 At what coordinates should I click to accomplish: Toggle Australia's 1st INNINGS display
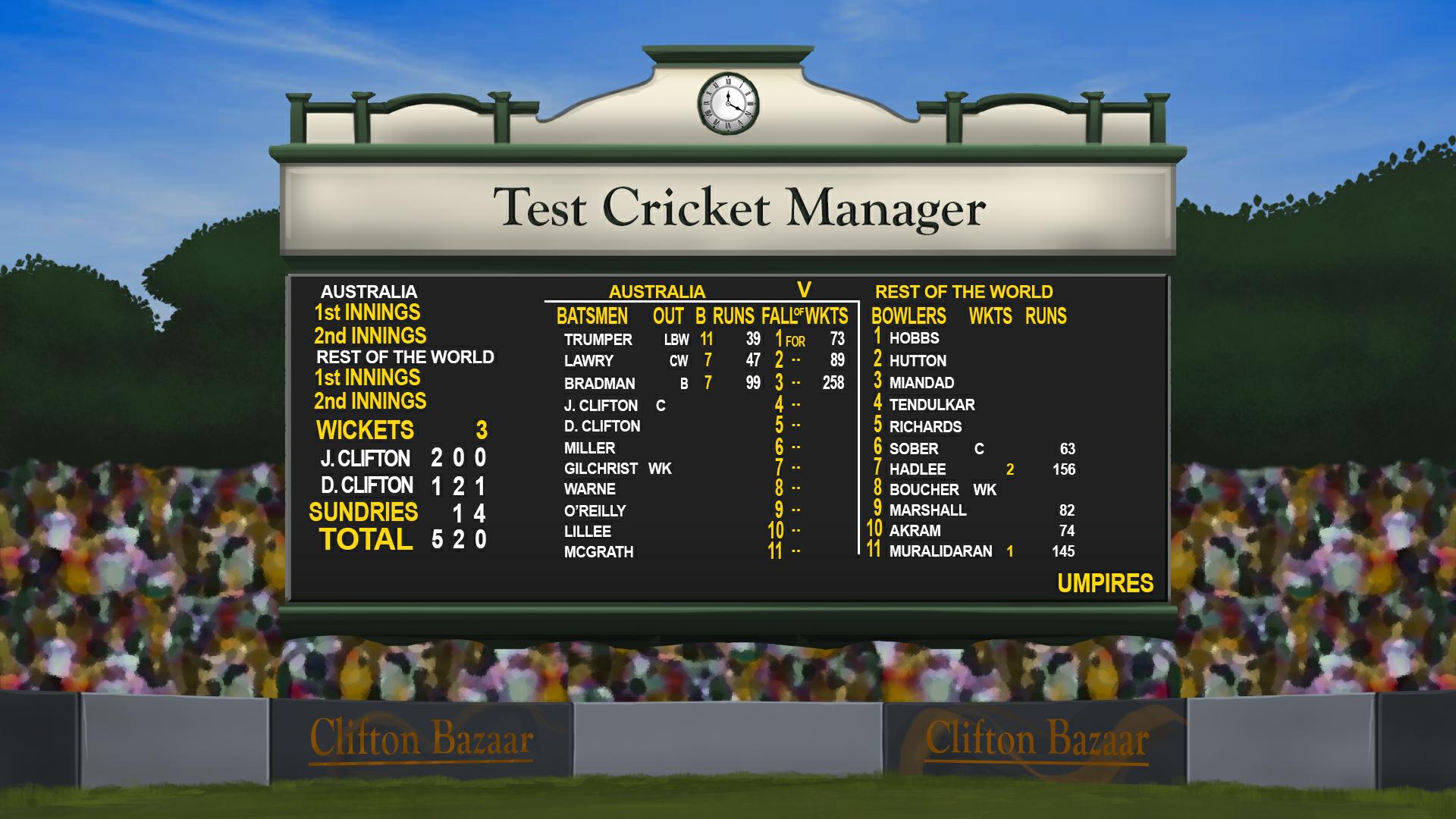pos(368,312)
